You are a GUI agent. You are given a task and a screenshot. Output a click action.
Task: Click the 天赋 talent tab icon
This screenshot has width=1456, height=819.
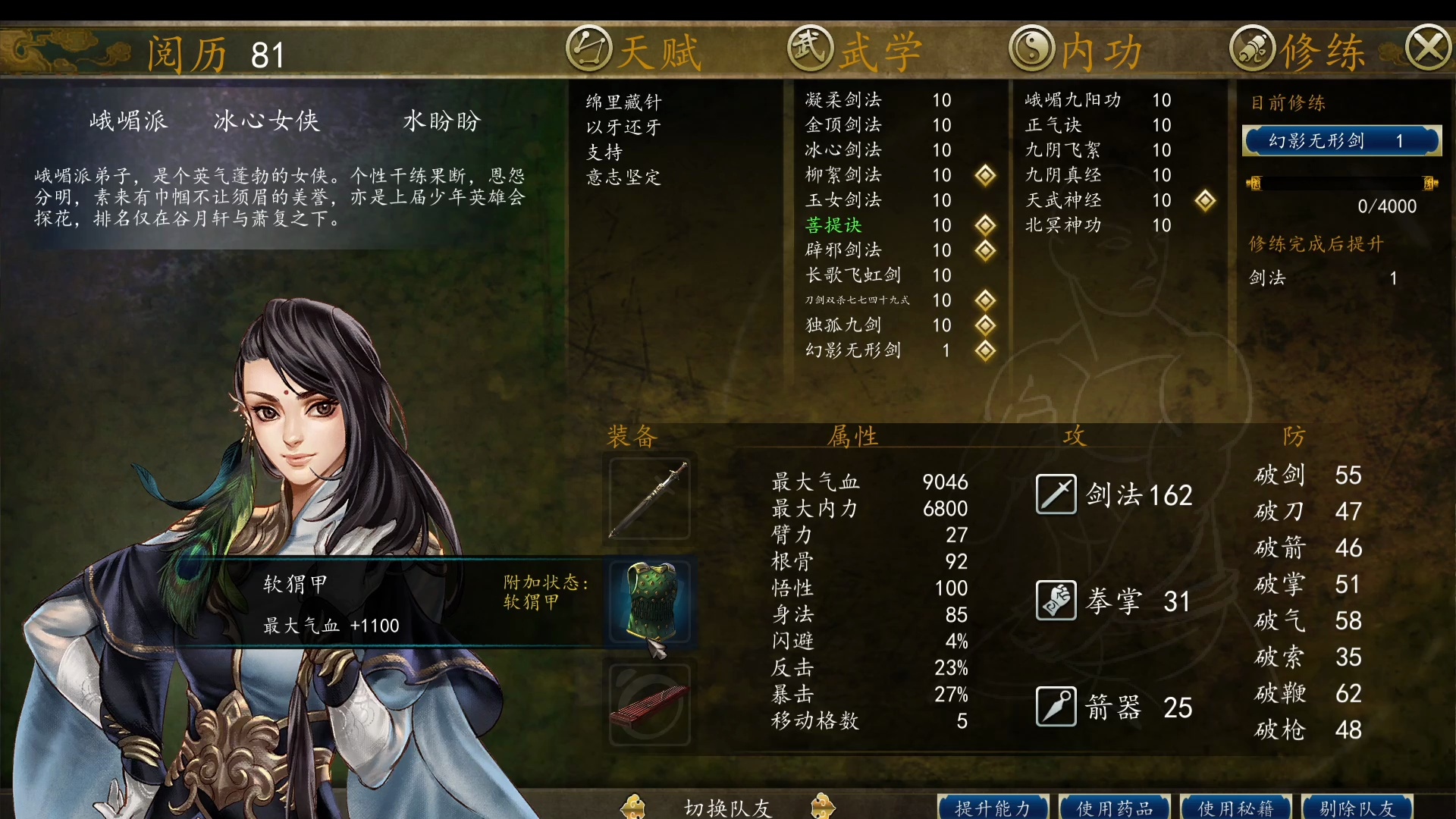pyautogui.click(x=591, y=47)
